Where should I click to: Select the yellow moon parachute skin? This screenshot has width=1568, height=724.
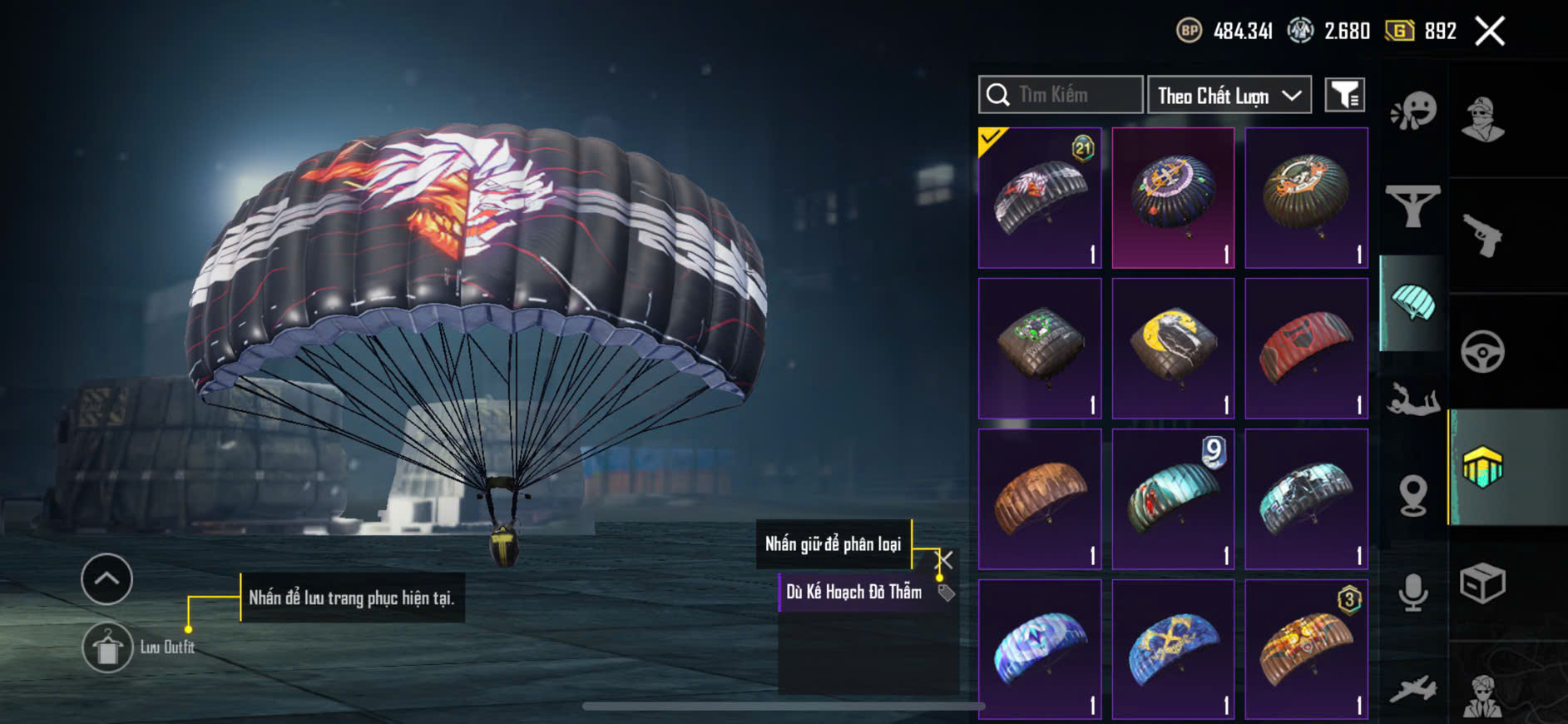click(x=1173, y=349)
